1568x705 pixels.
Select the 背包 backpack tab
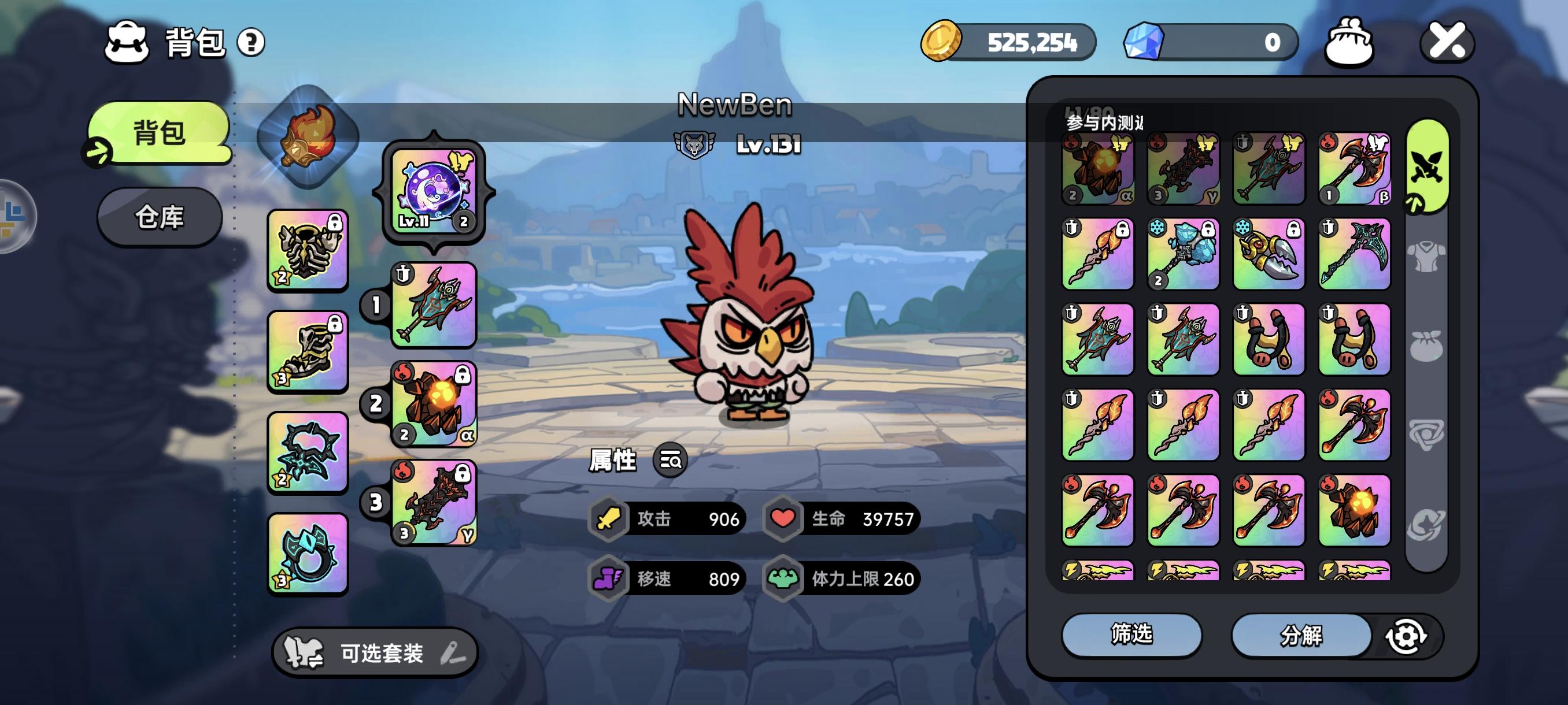pos(160,132)
